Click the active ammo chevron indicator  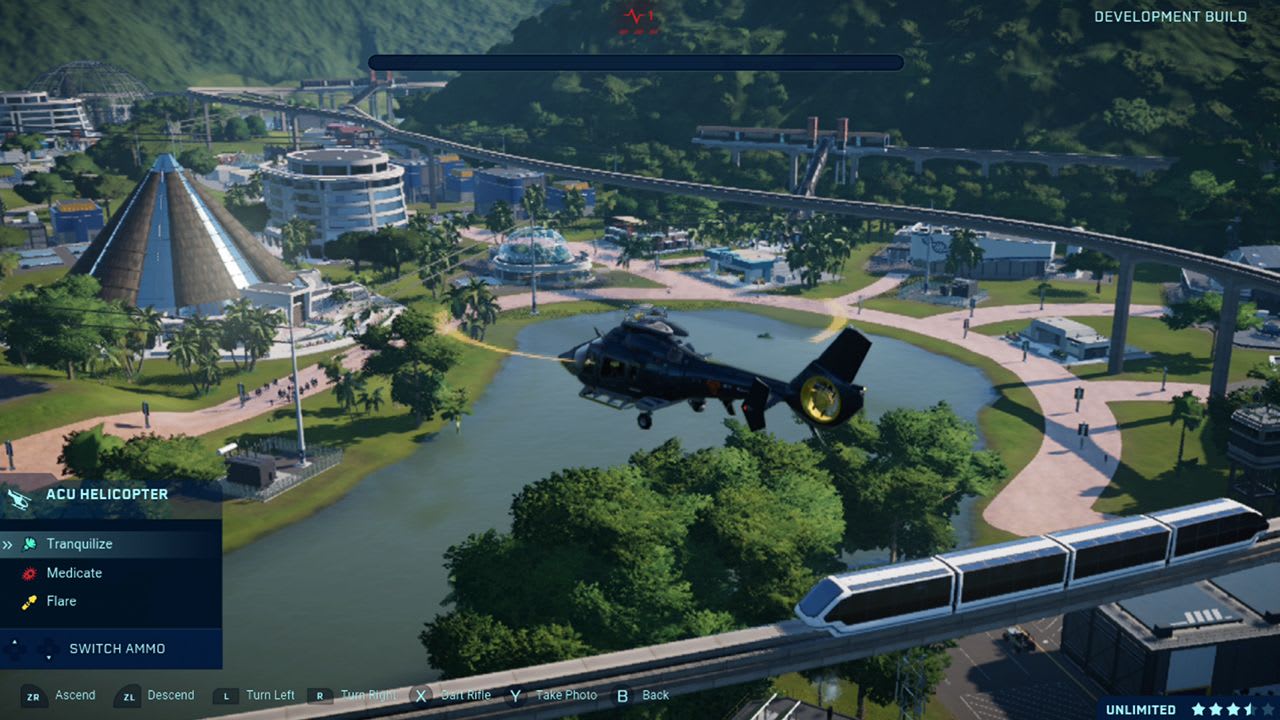[x=9, y=543]
